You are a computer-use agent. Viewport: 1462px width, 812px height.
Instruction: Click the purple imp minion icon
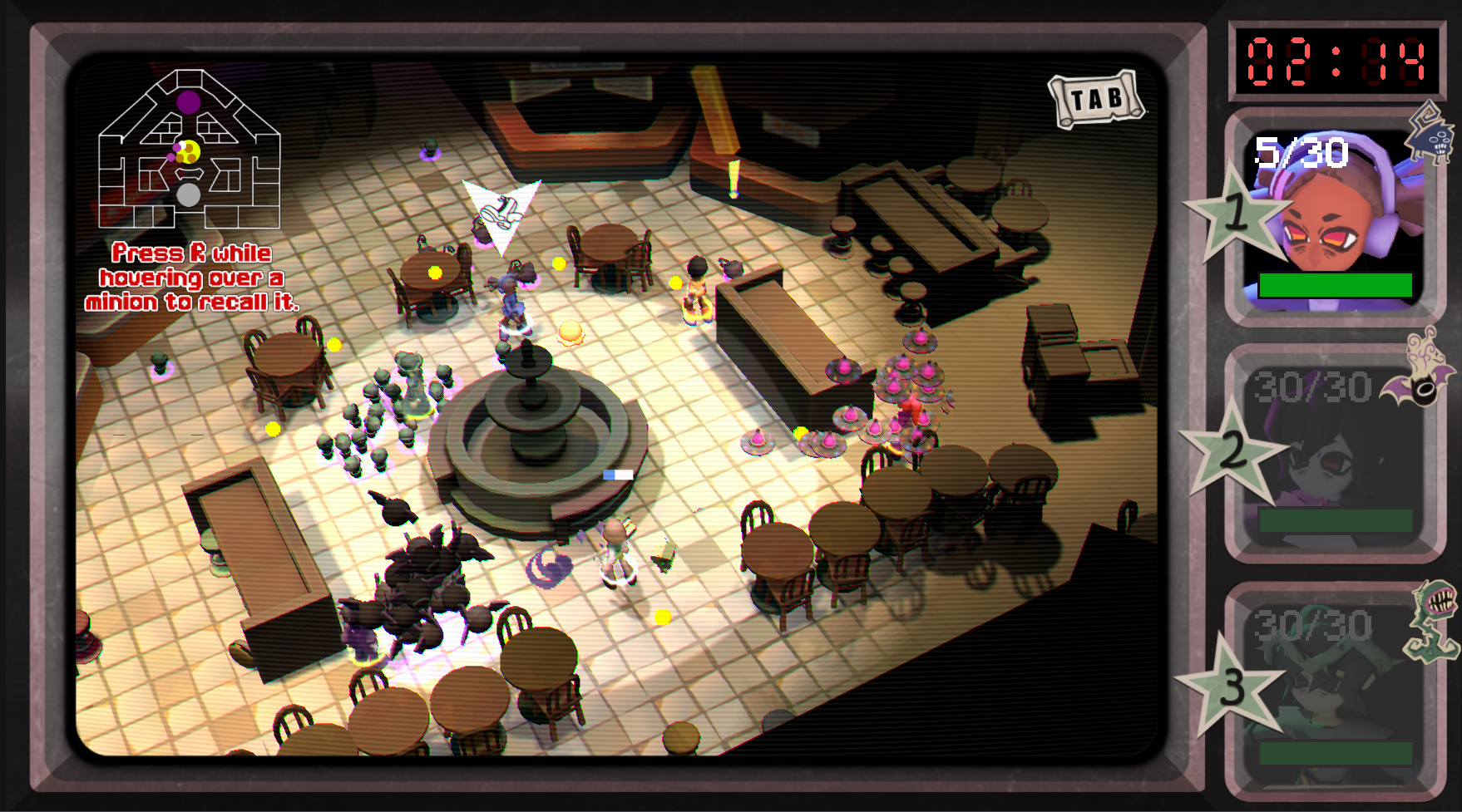click(1432, 133)
